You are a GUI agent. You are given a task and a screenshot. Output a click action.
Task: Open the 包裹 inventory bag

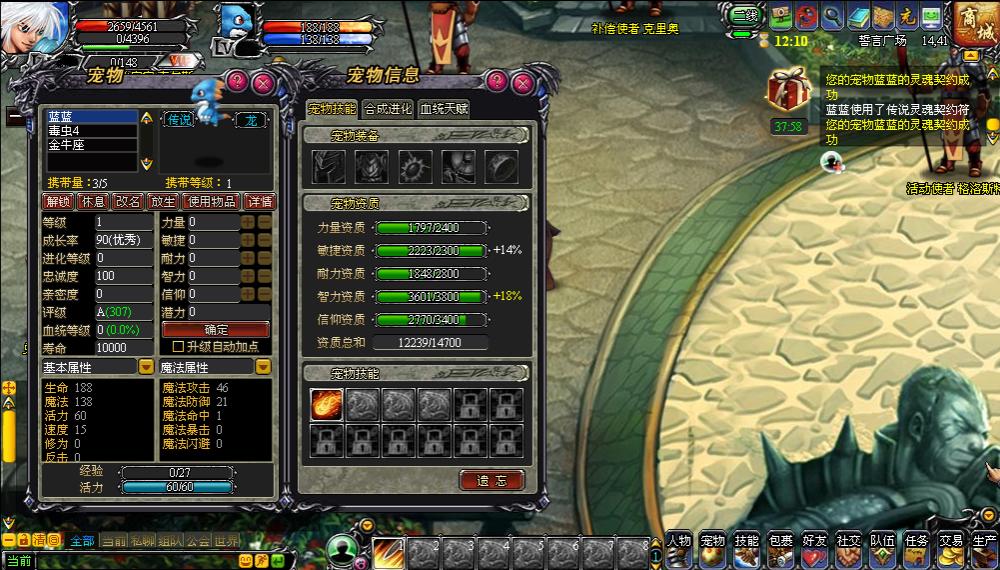coord(781,546)
